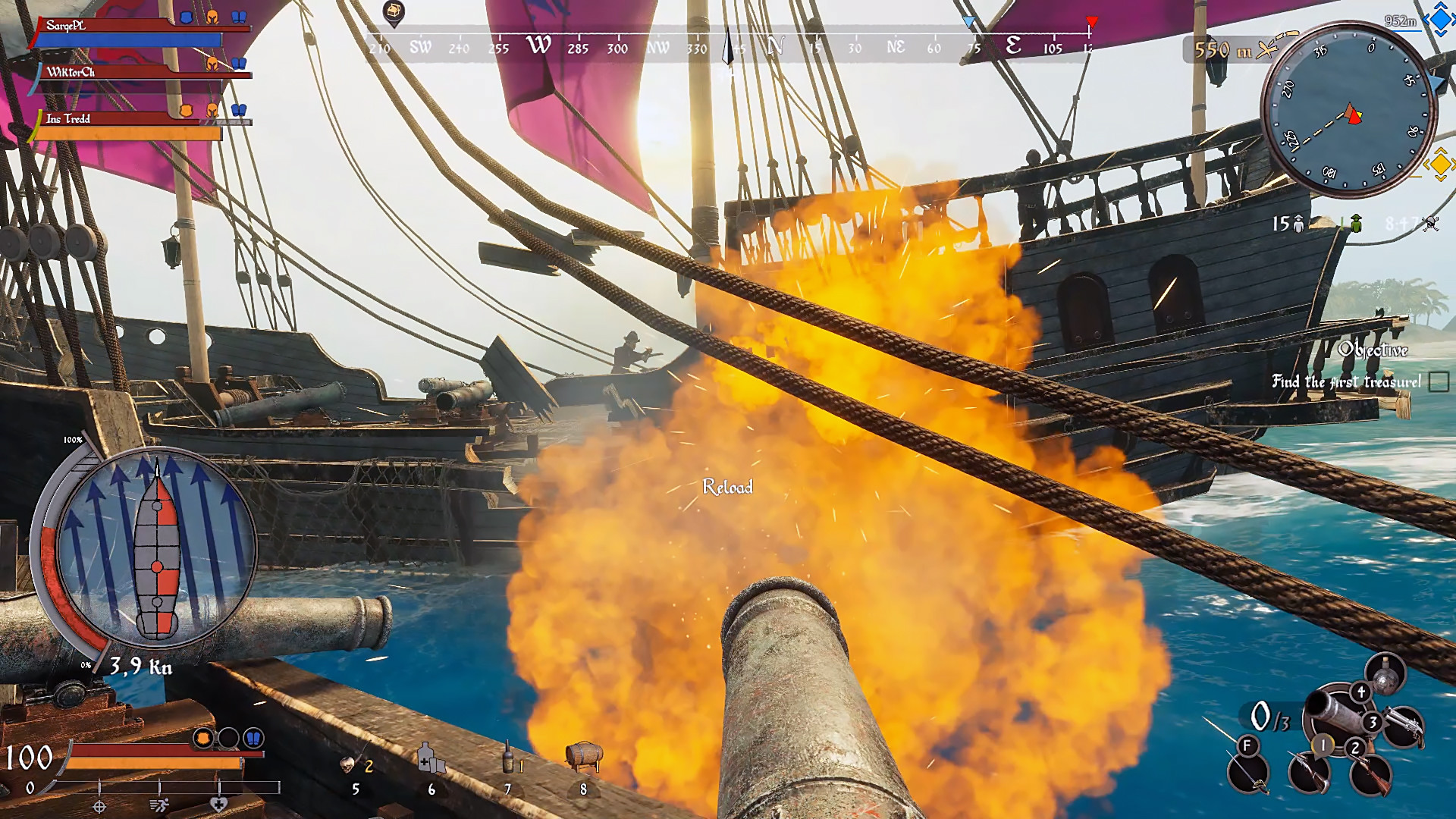The image size is (1456, 819).
Task: Select the double-barrel pistol in slot 3
Action: 1401,726
